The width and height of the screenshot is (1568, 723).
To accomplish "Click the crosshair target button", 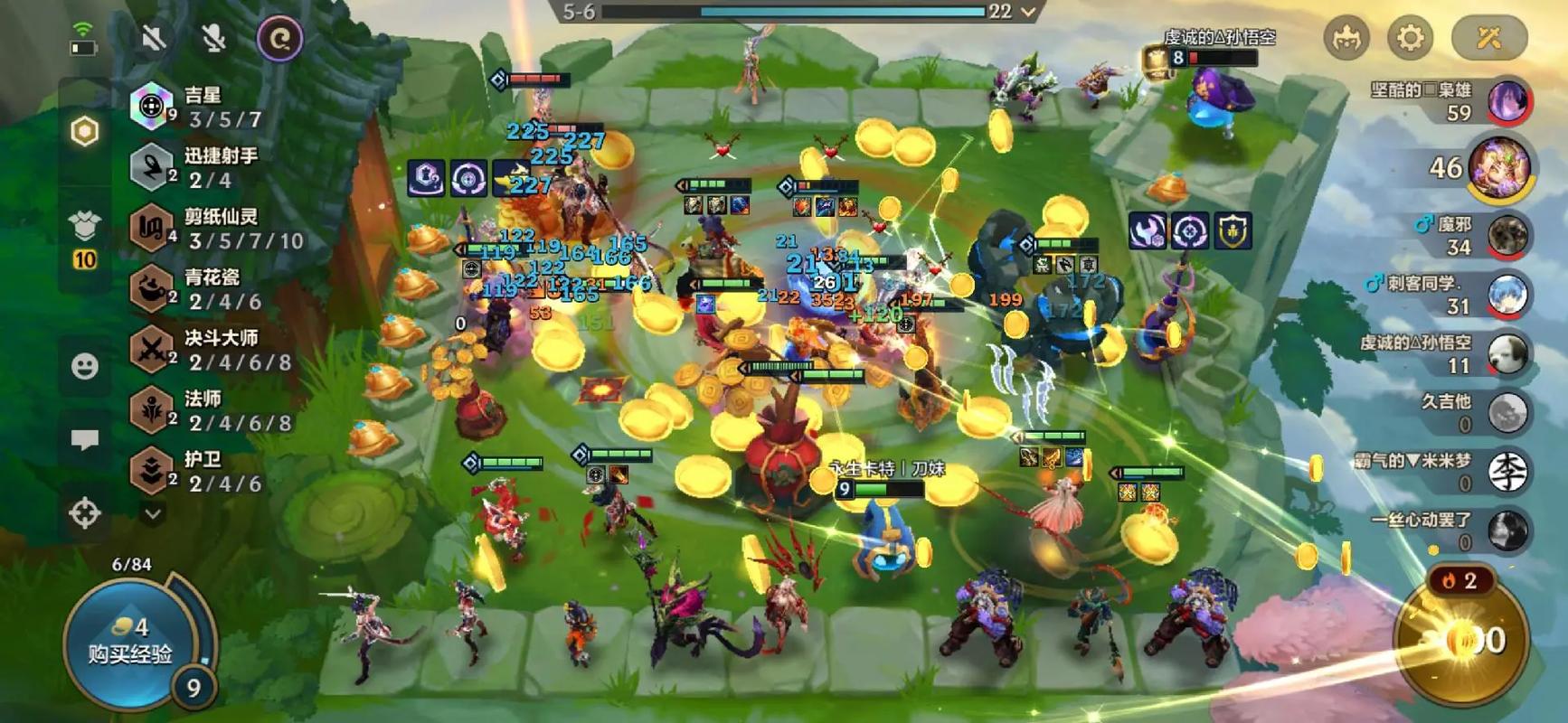I will click(x=85, y=513).
